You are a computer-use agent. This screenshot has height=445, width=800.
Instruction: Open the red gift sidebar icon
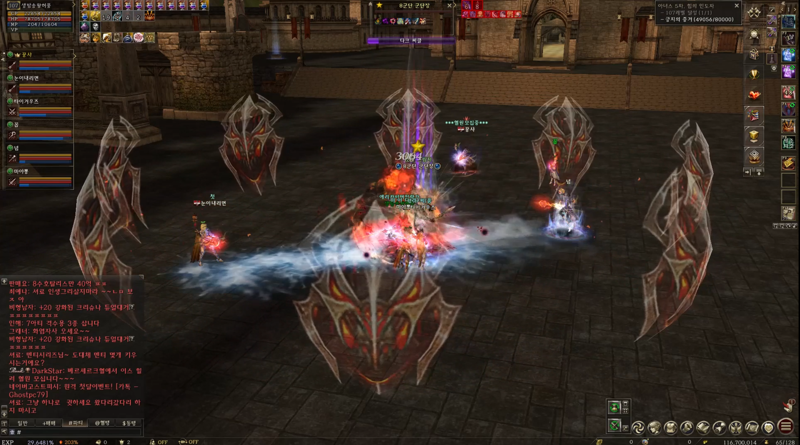[x=754, y=94]
